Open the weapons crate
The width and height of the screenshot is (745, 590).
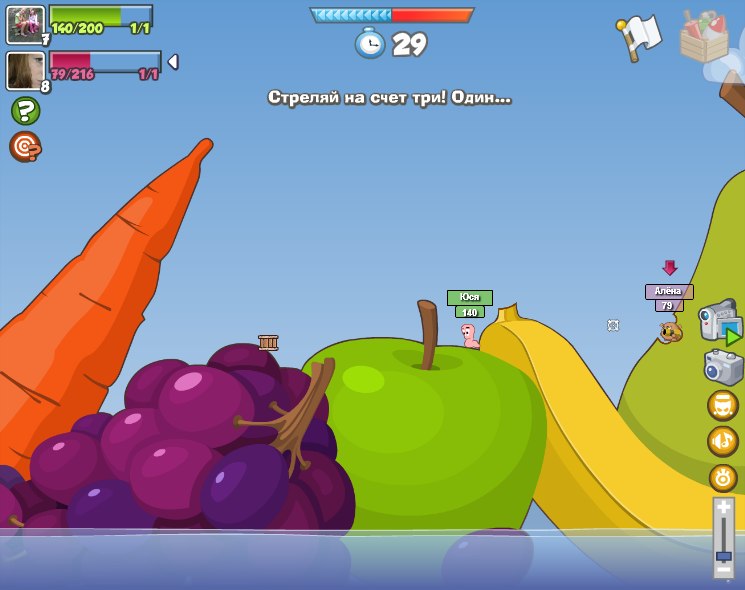[704, 38]
